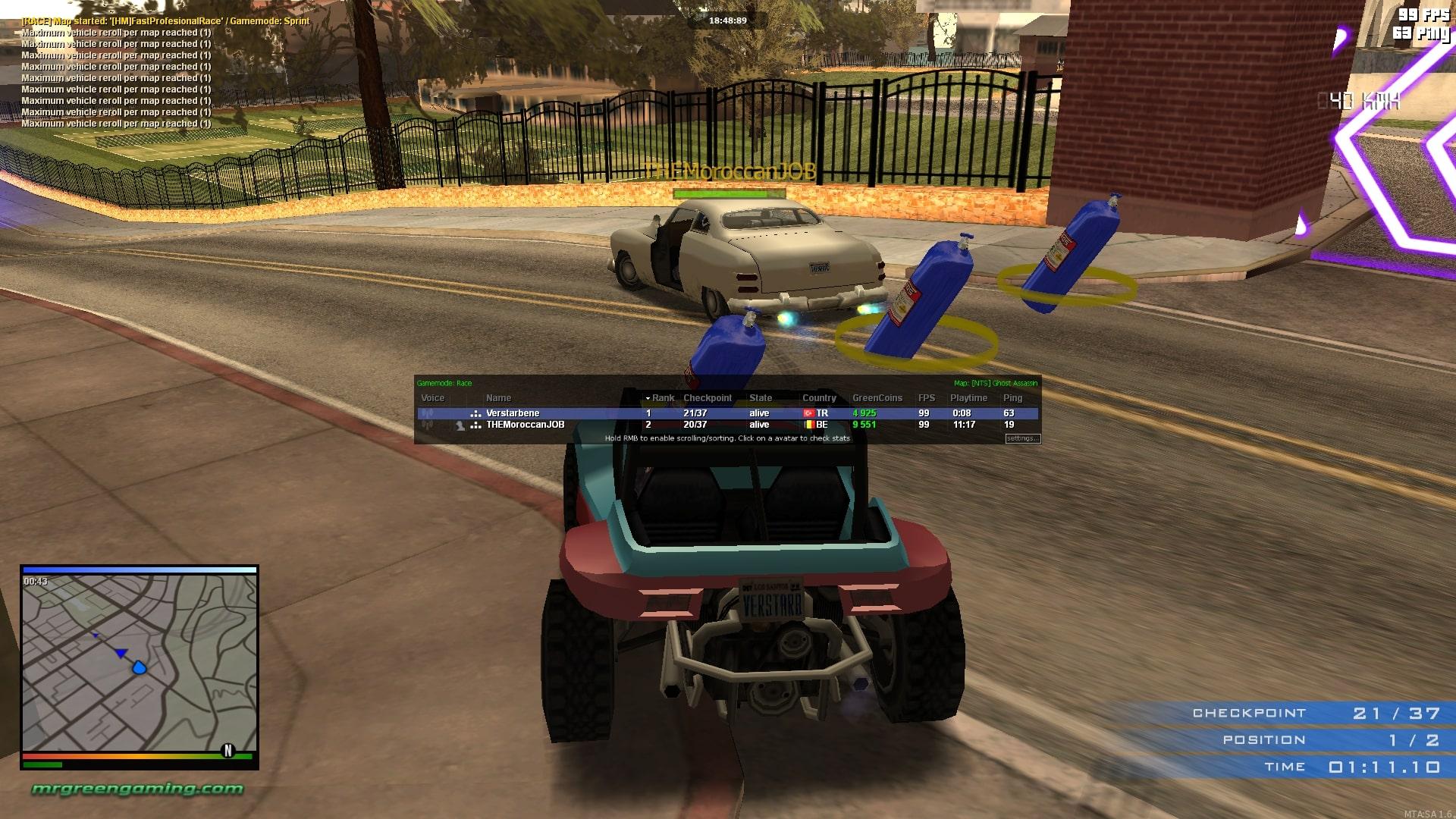Viewport: 1456px width, 819px height.
Task: Click the Voice column header
Action: pos(432,398)
